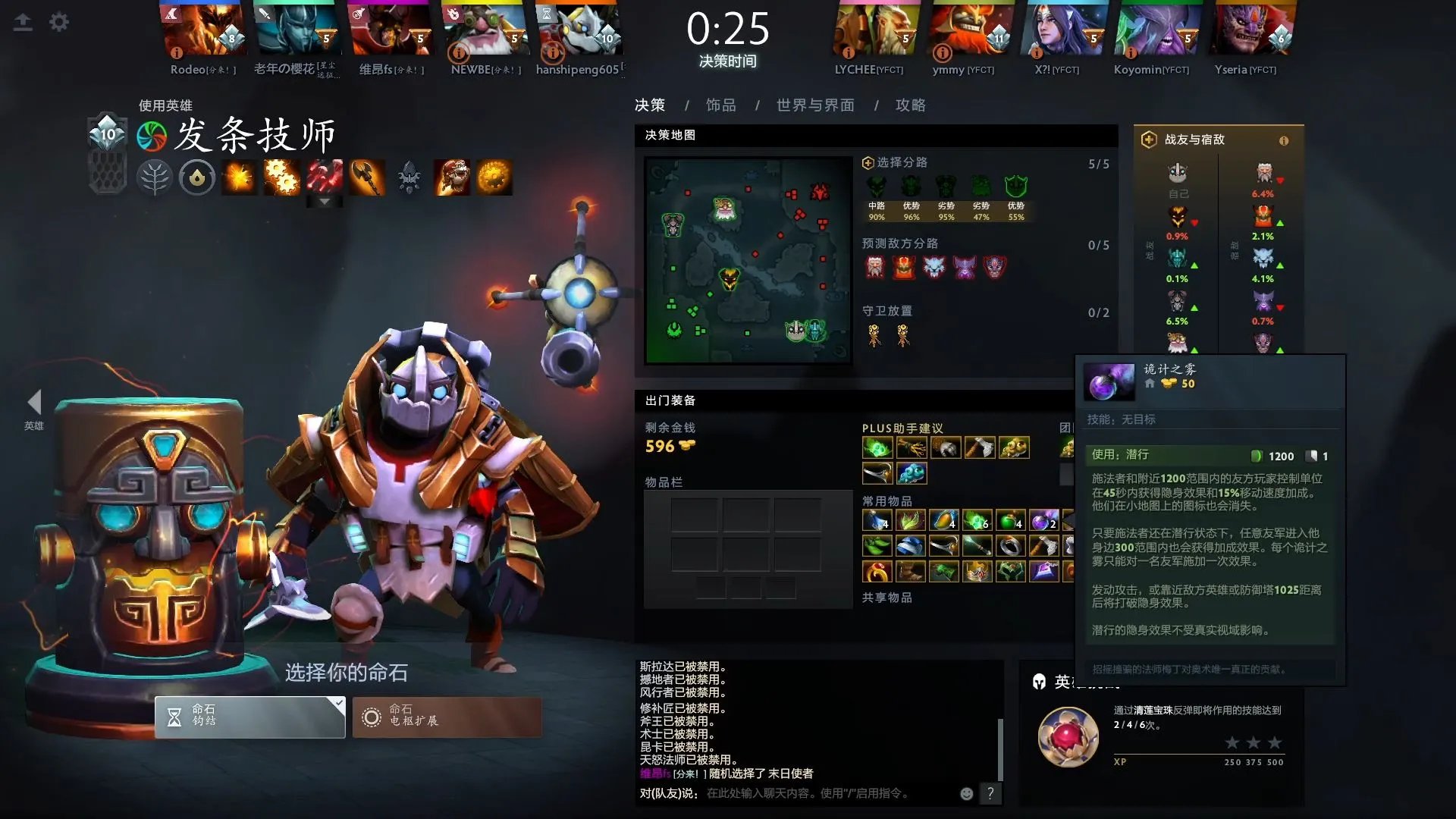The width and height of the screenshot is (1456, 819).
Task: Pick the 电枢扩展 facet option
Action: (447, 716)
